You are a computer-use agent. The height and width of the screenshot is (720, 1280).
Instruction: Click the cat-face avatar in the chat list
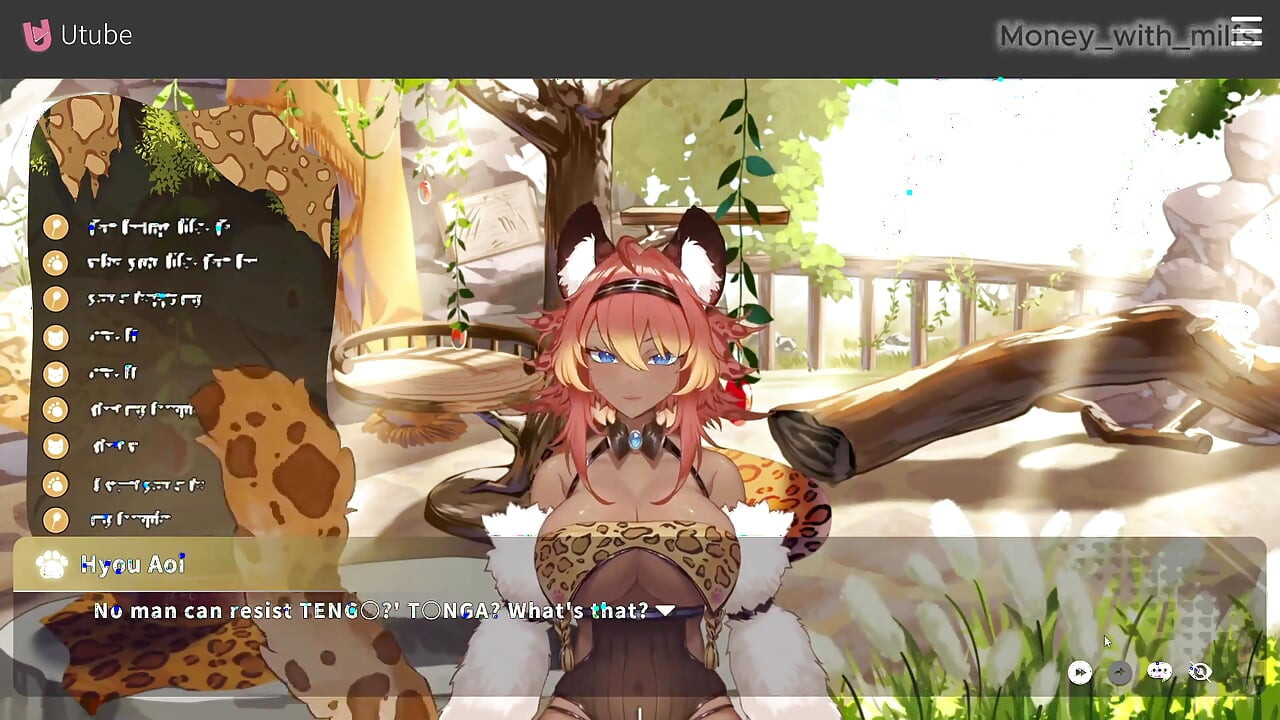click(x=57, y=337)
